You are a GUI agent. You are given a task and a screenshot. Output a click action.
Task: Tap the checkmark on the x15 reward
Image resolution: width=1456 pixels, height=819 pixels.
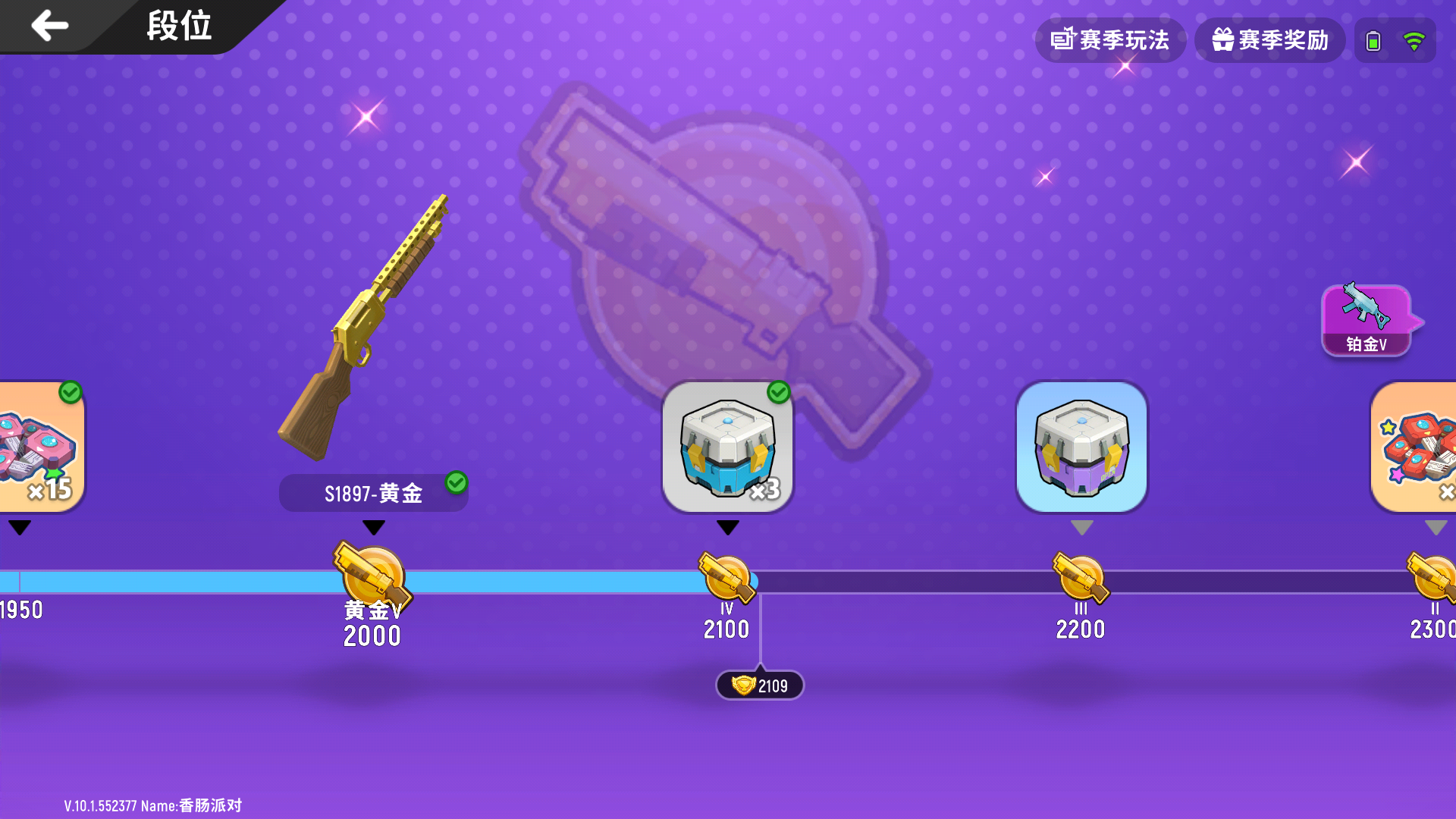click(x=69, y=393)
